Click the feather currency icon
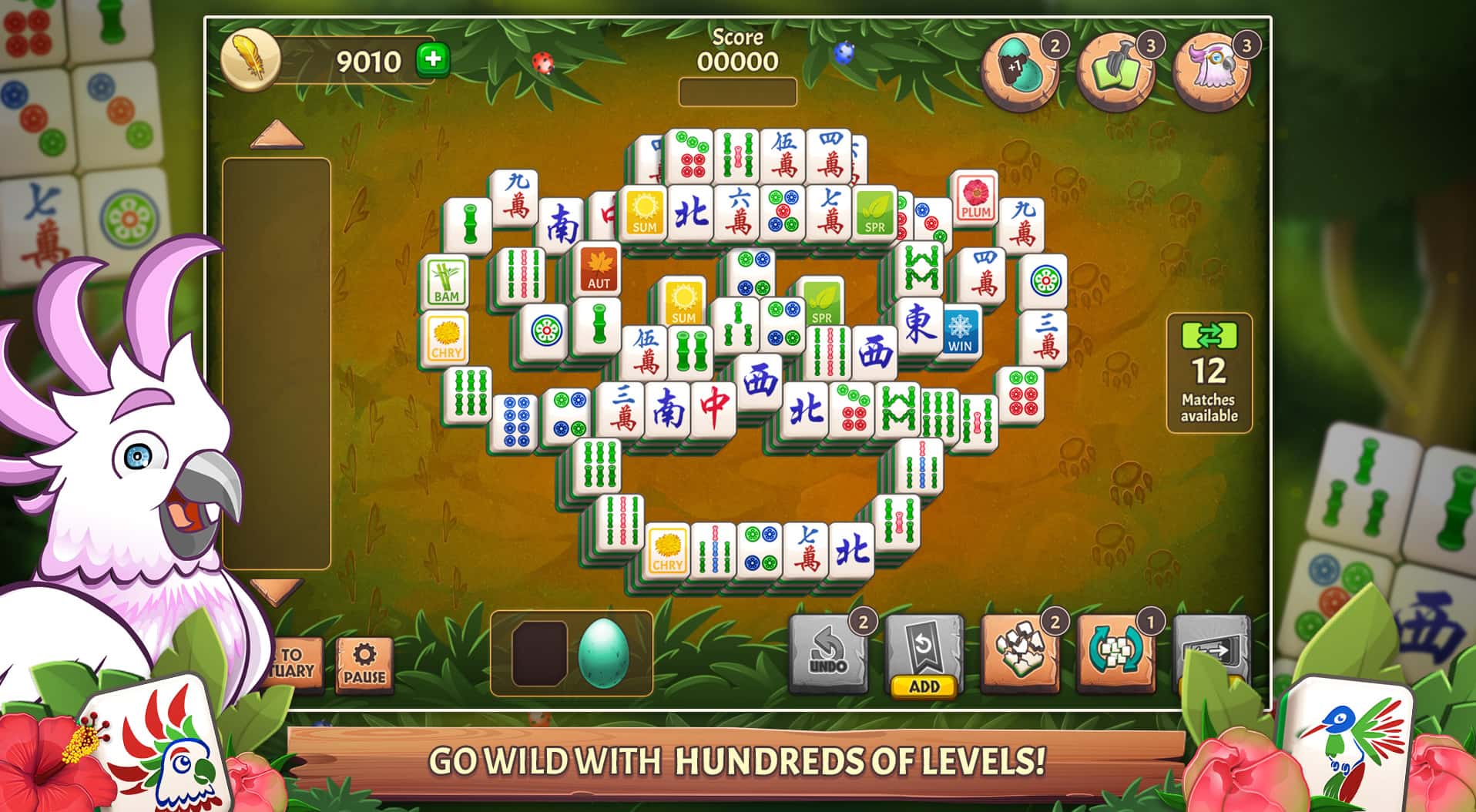This screenshot has height=812, width=1476. pyautogui.click(x=250, y=58)
